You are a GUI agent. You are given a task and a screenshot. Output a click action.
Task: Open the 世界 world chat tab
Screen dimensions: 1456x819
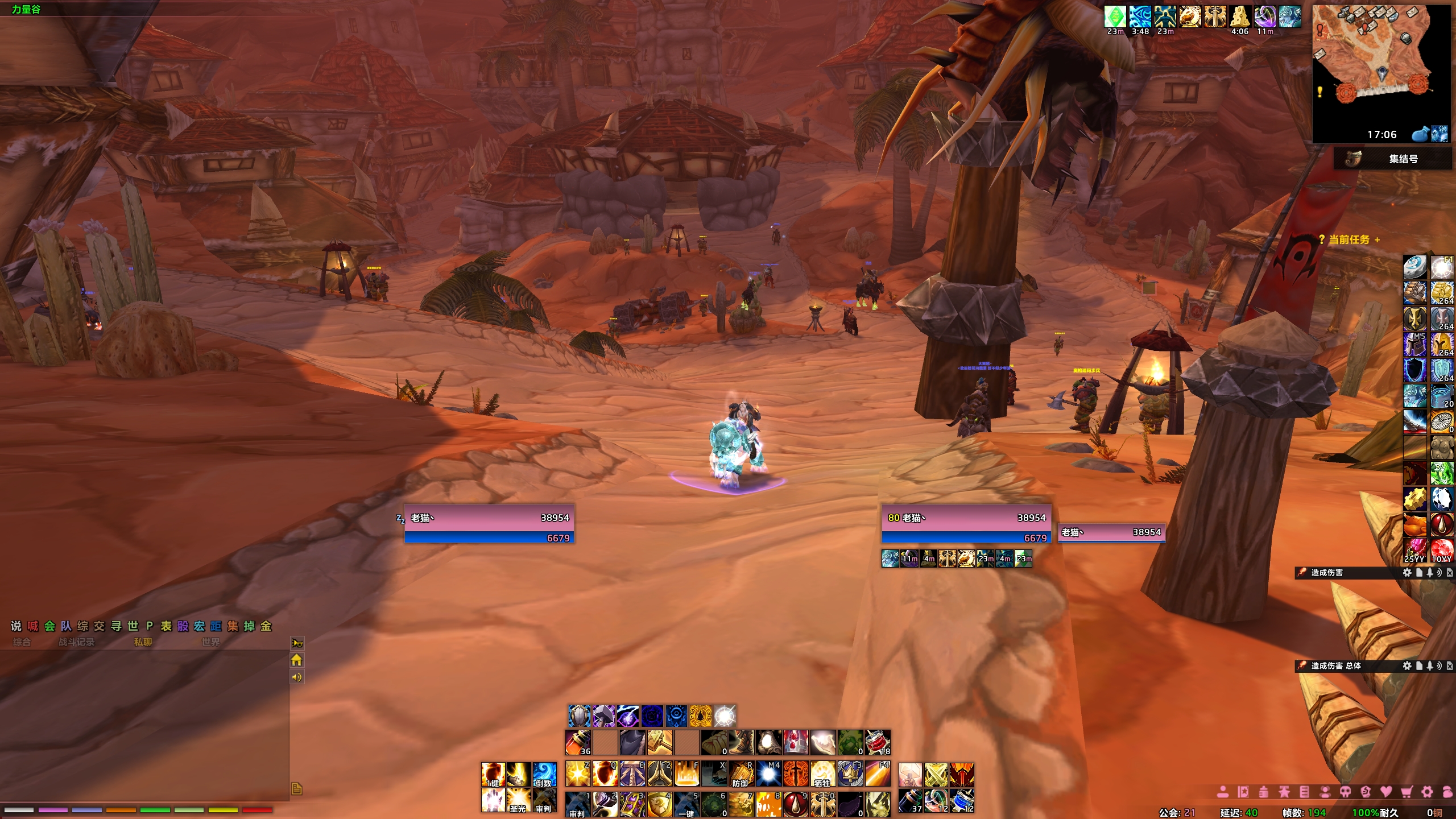click(x=210, y=642)
